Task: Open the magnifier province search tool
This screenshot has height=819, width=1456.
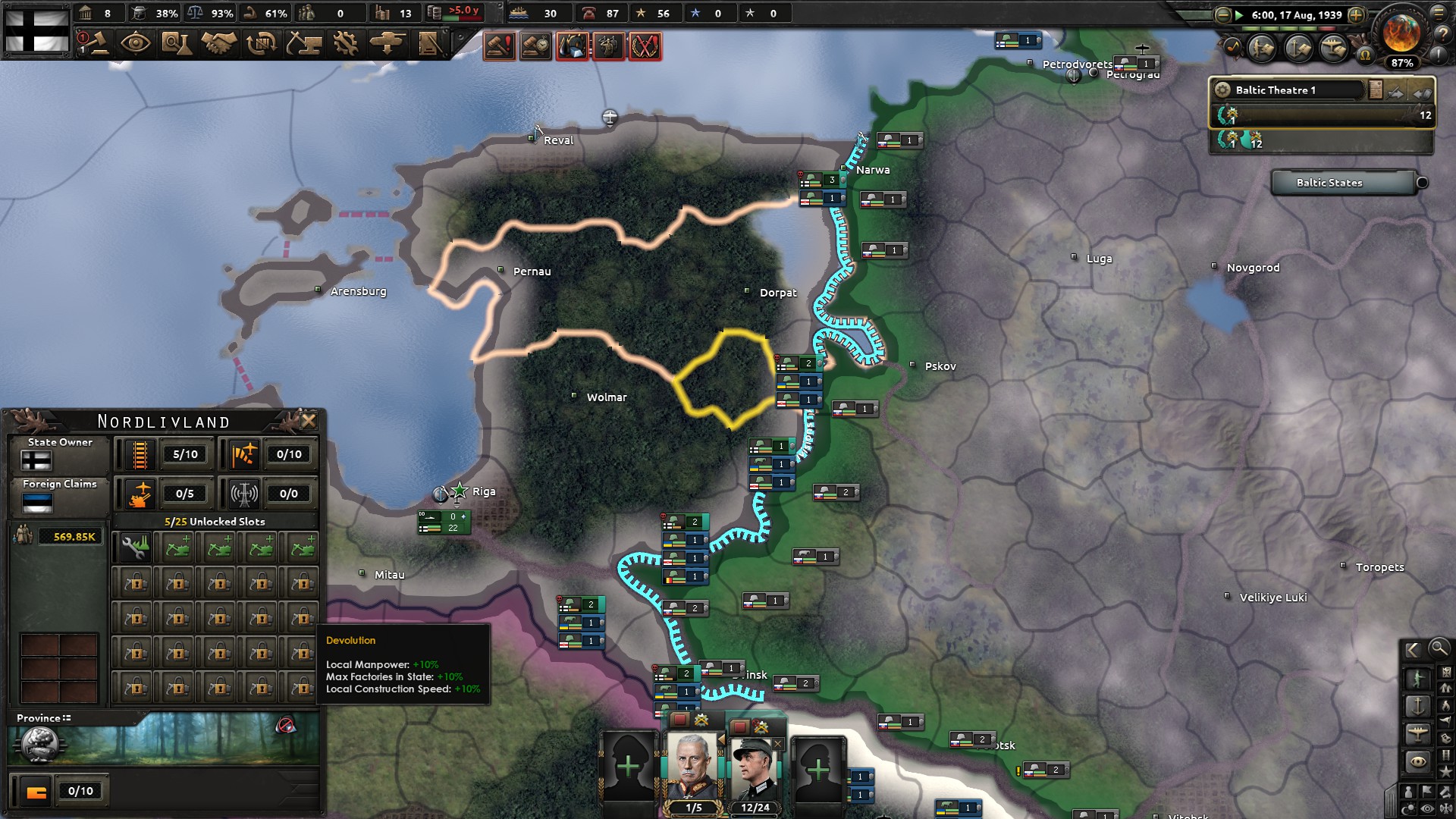Action: 1439,650
